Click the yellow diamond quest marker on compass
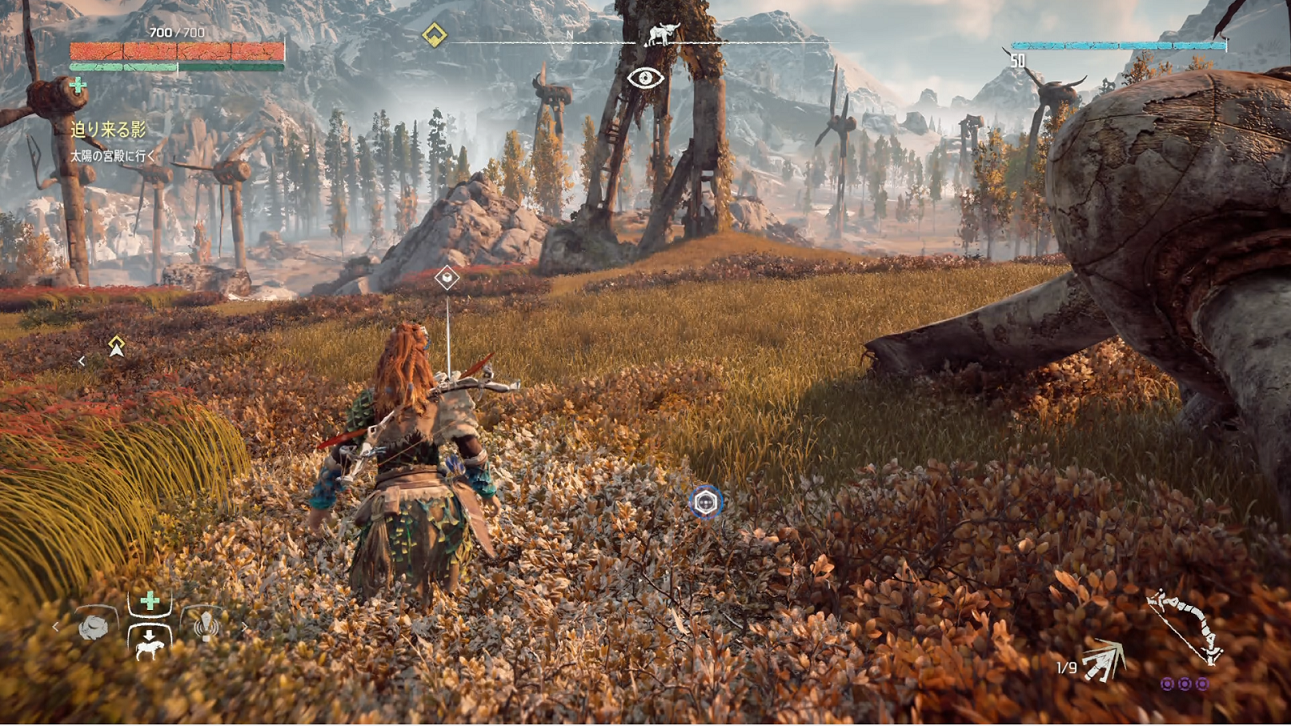This screenshot has width=1291, height=726. point(433,36)
